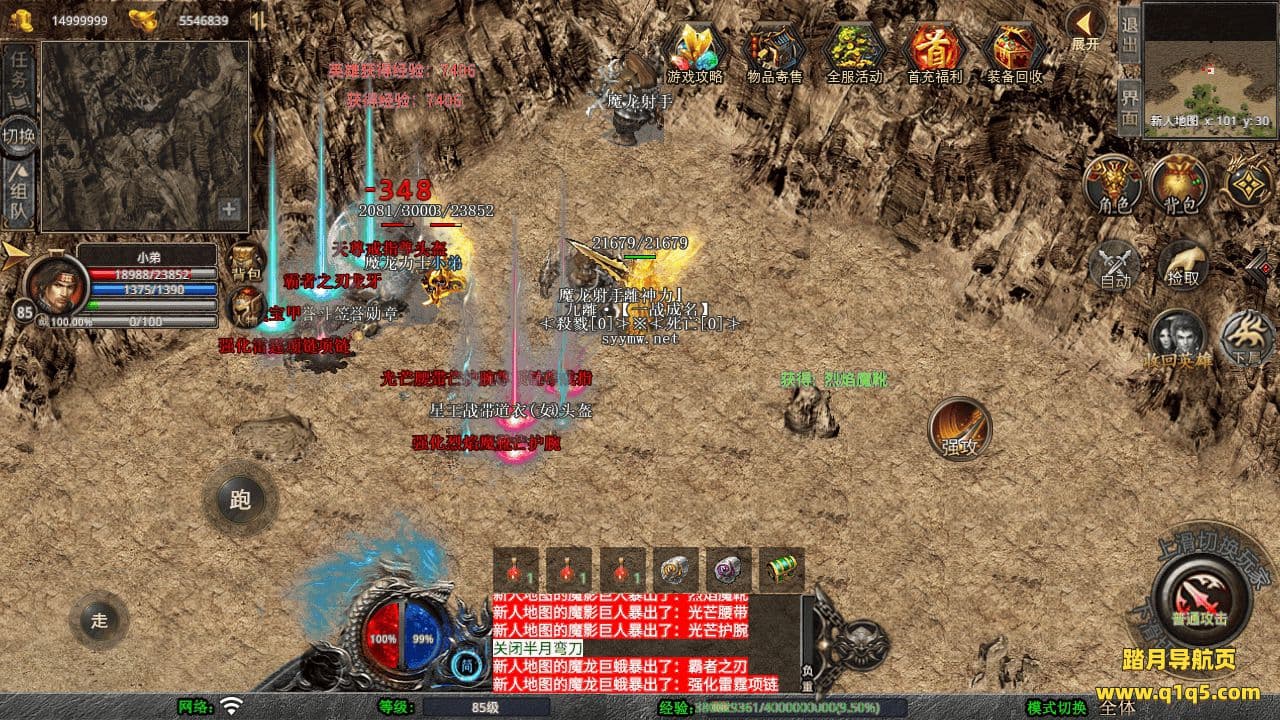Click the round 切换 switch button
This screenshot has width=1280, height=720.
pos(19,136)
